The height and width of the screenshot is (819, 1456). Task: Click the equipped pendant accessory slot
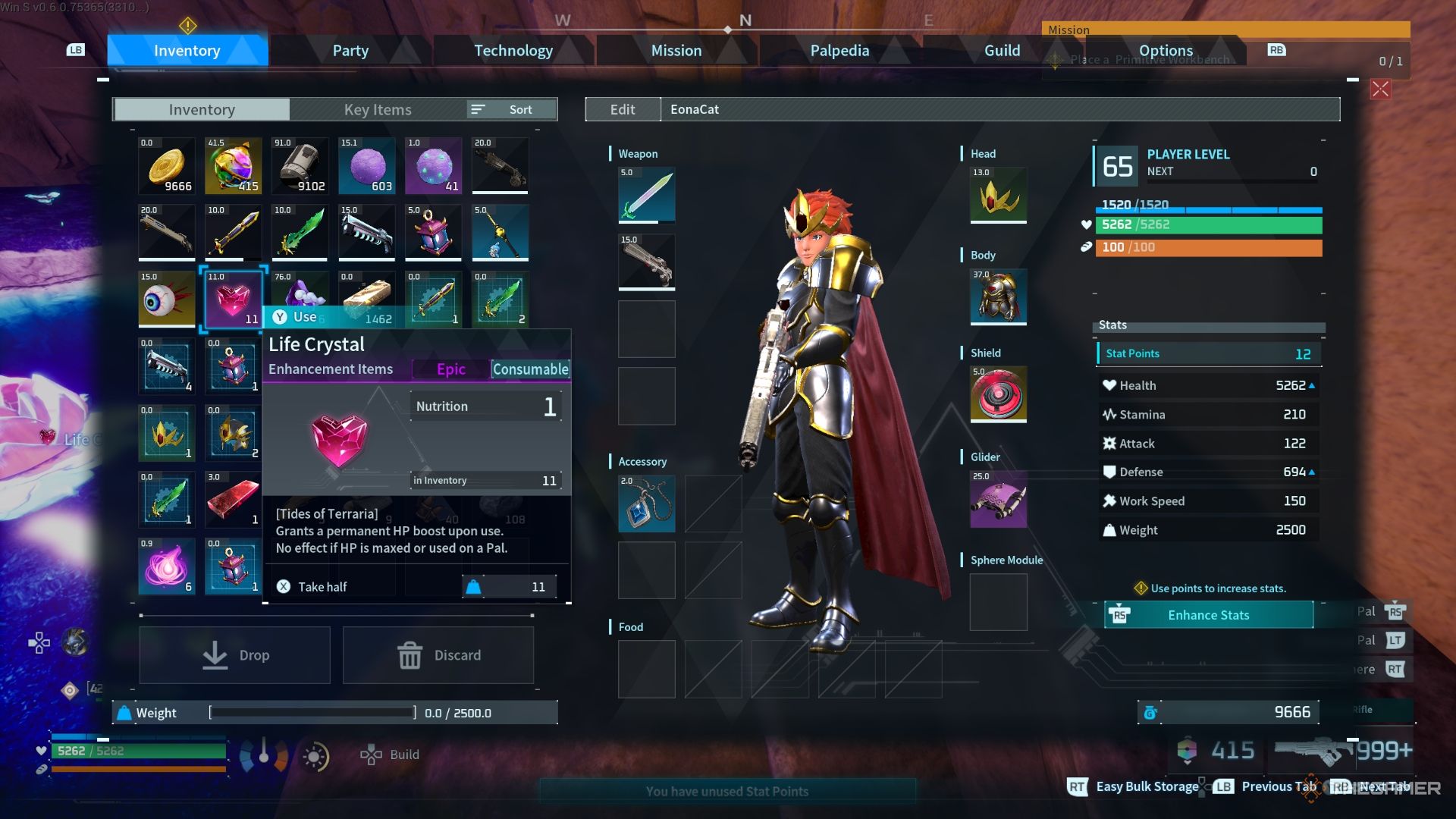coord(646,504)
